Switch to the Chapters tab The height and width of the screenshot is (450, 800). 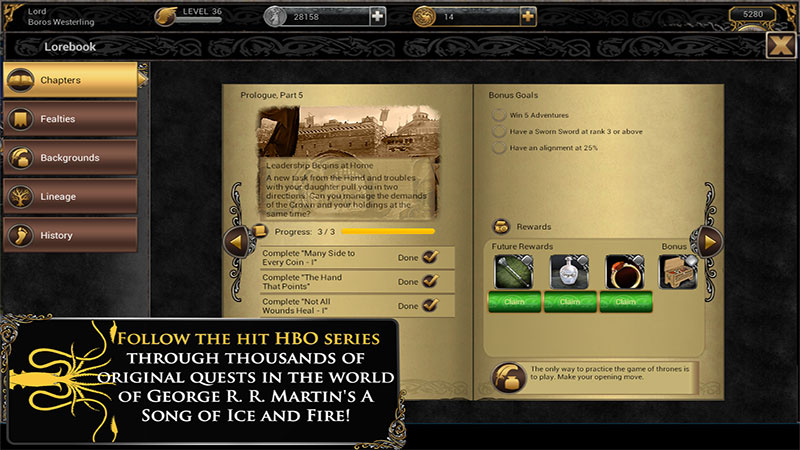click(70, 80)
